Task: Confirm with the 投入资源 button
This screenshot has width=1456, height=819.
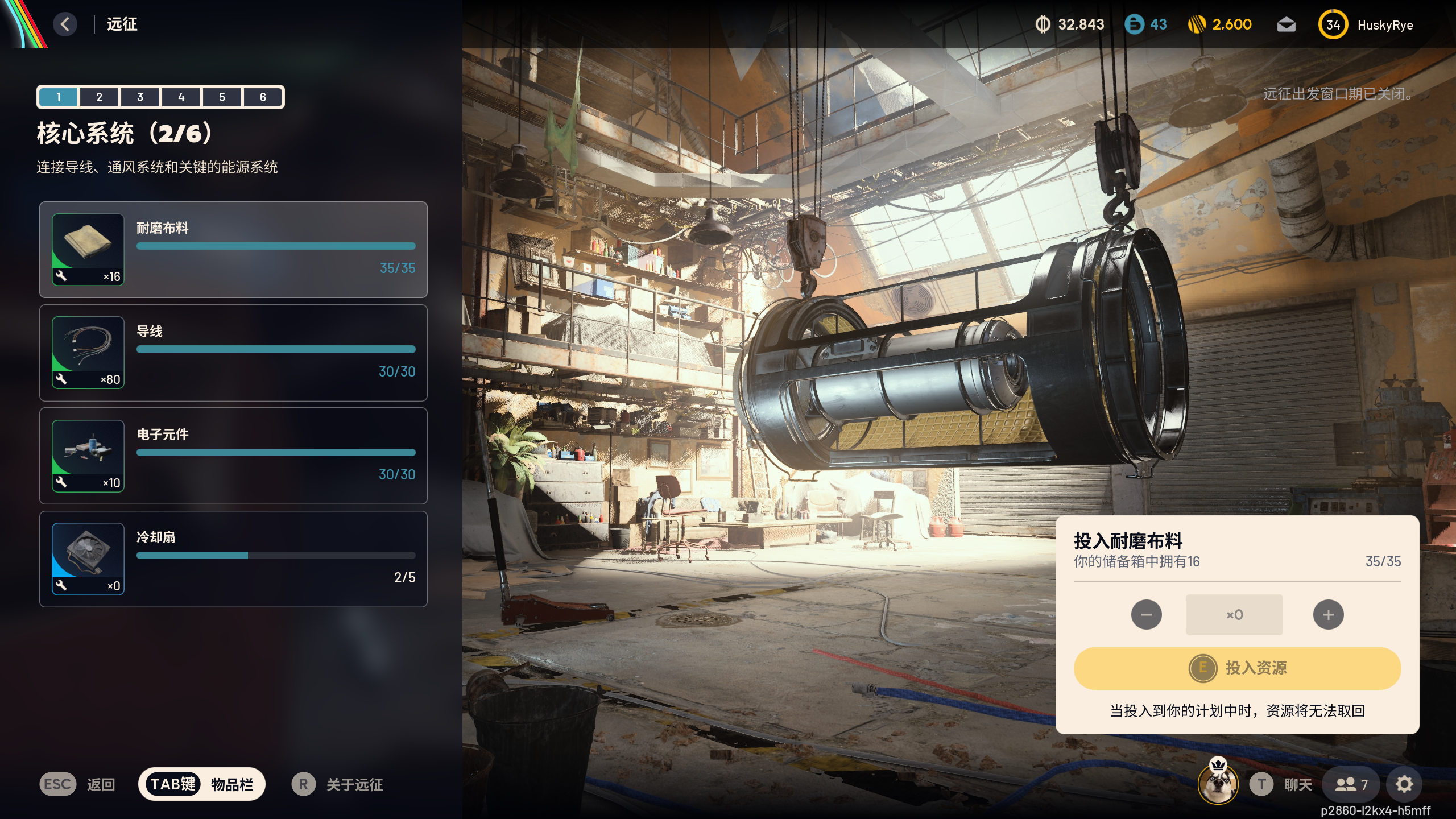Action: [1237, 668]
